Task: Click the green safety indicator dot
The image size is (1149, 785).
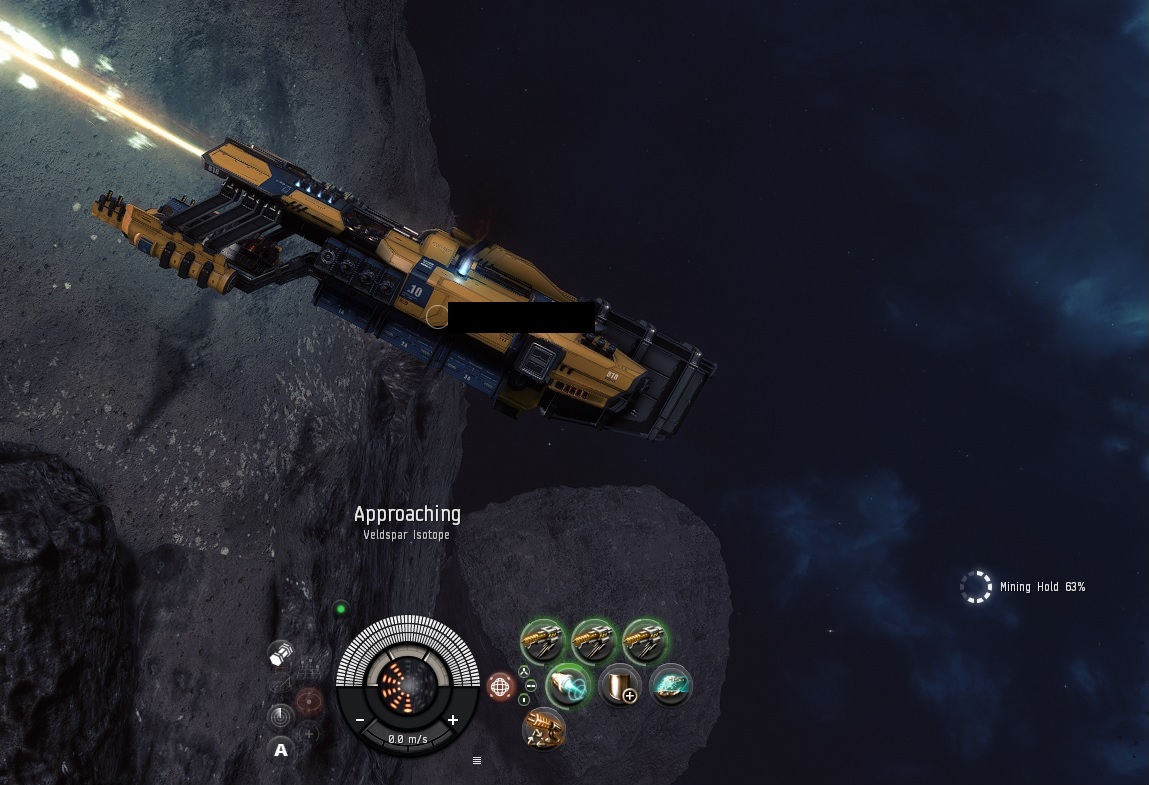Action: coord(341,608)
